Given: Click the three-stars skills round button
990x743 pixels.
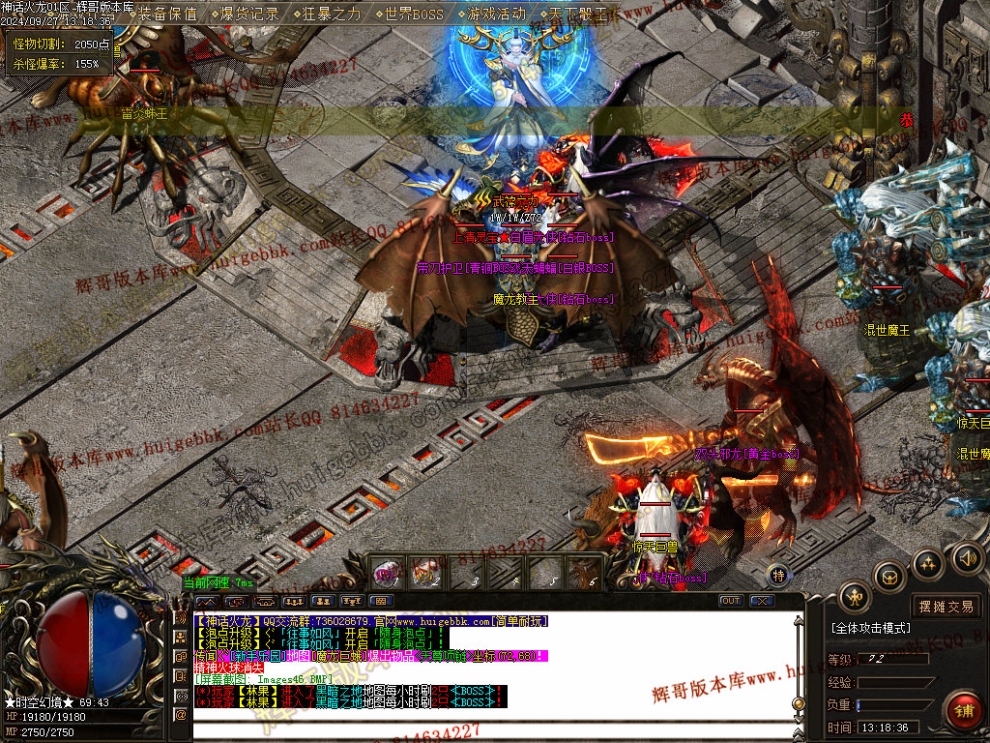Looking at the screenshot, I should click(928, 563).
